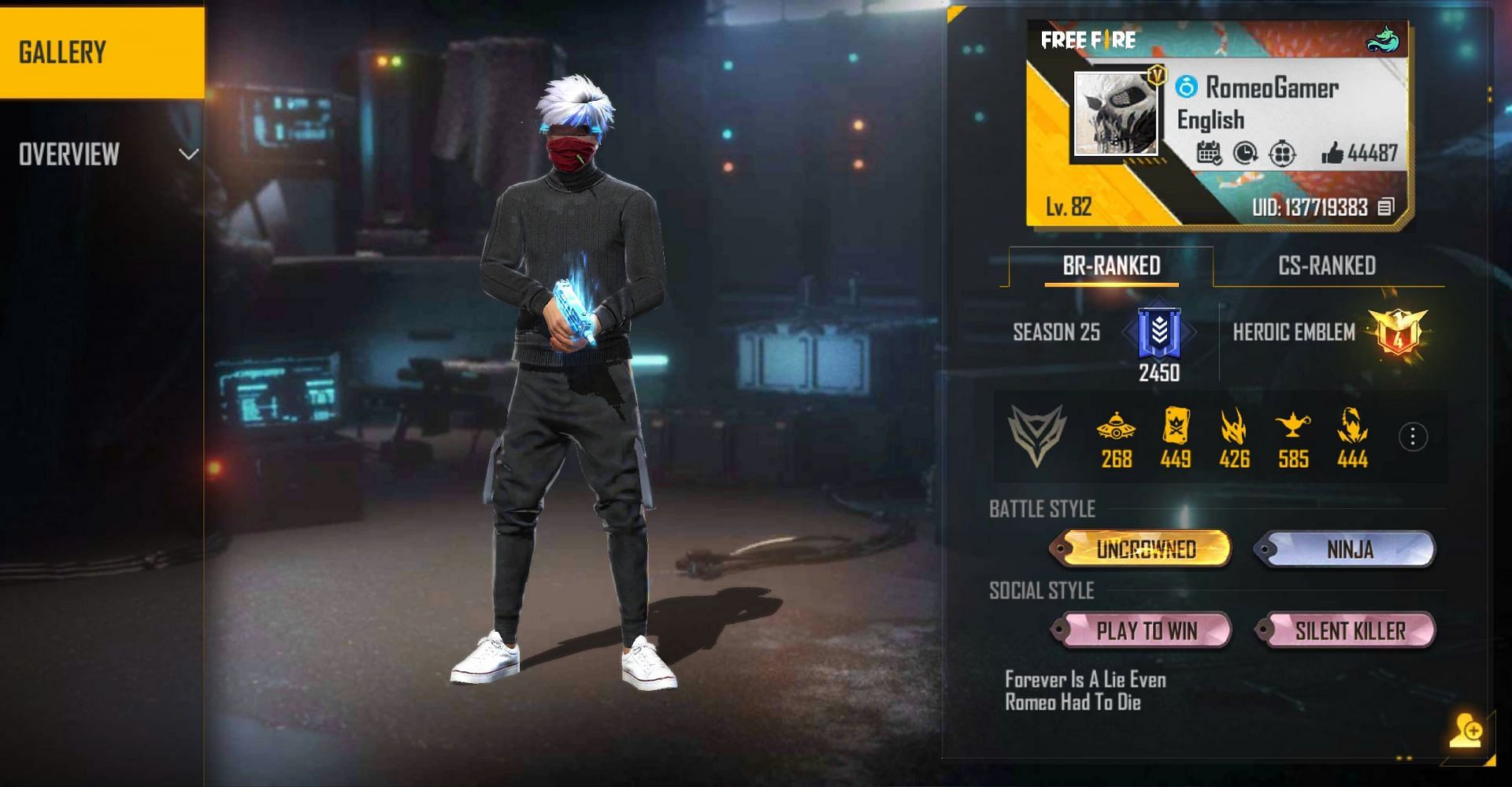Show more badges via three-dot button
1512x787 pixels.
pyautogui.click(x=1413, y=436)
